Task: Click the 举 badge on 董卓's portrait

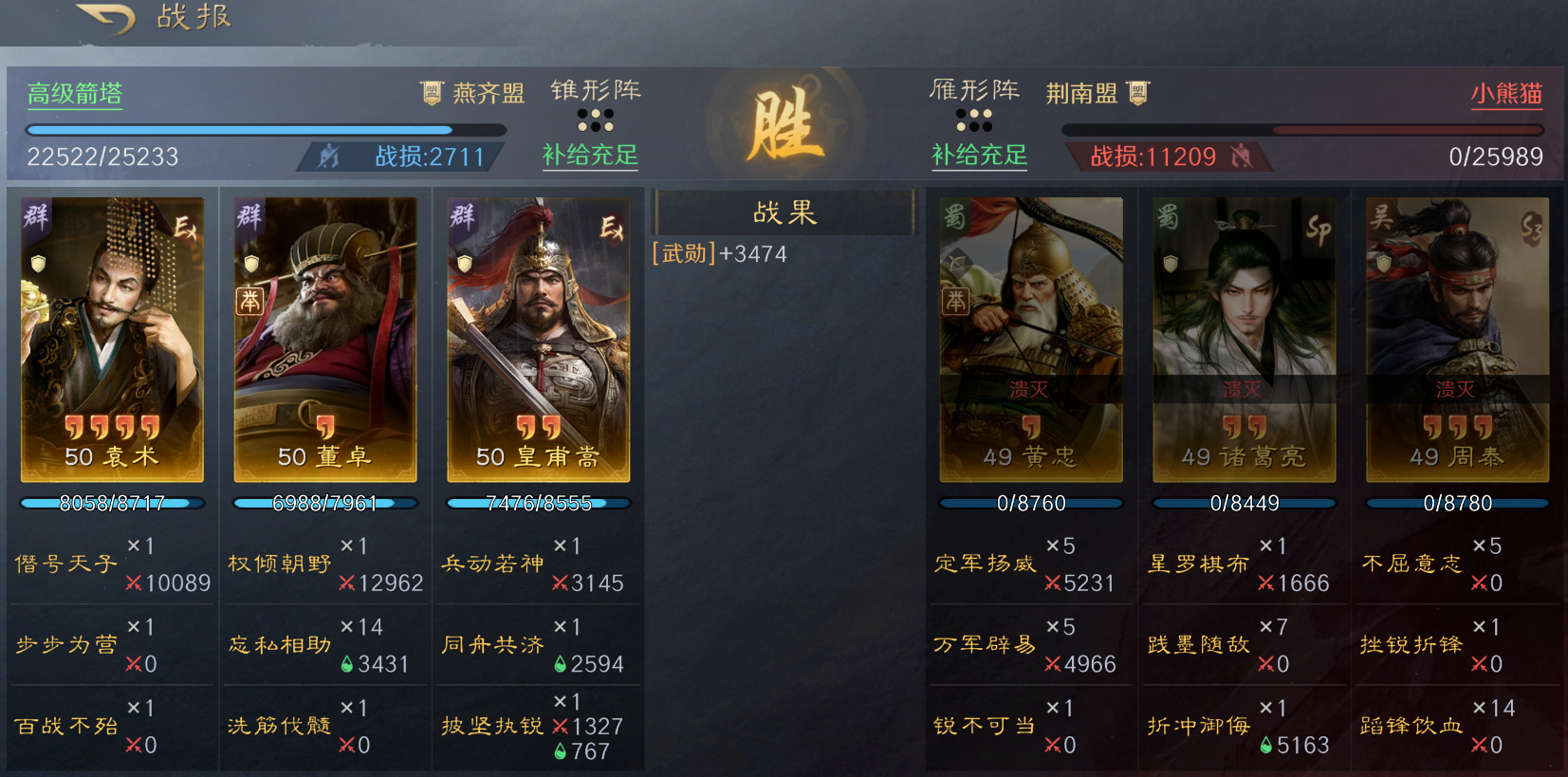Action: [250, 303]
